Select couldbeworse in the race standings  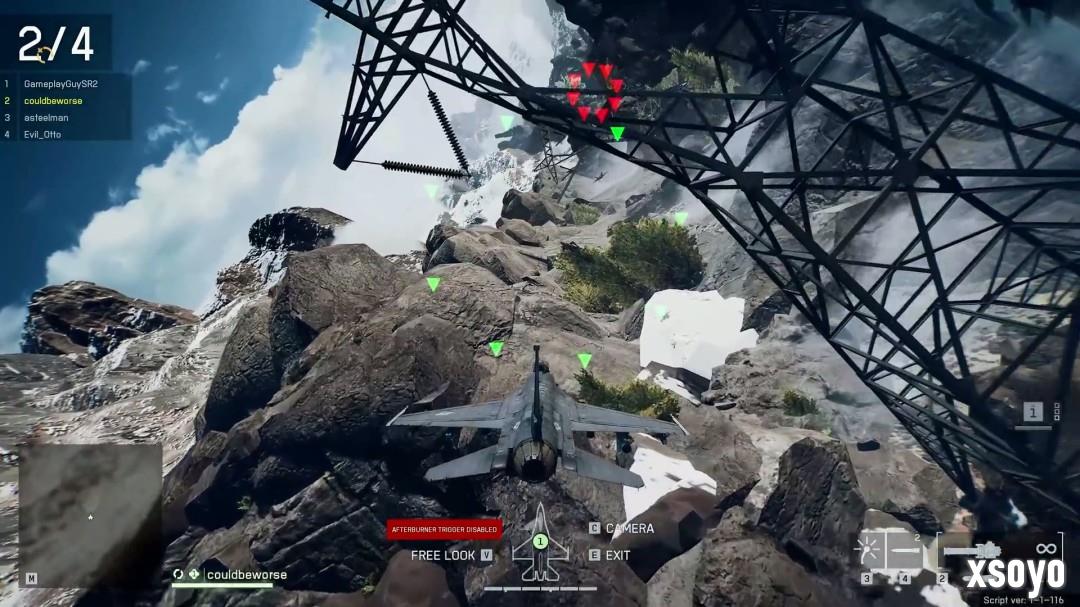tap(53, 101)
